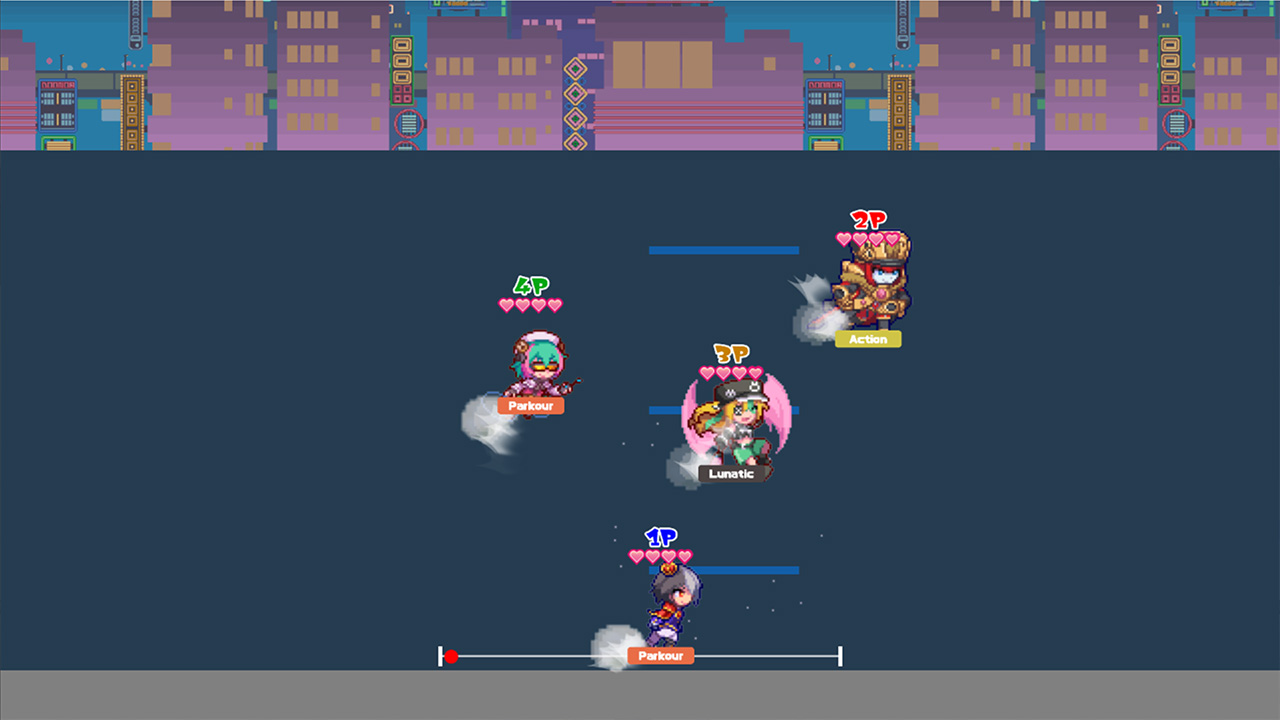Select the 1P player indicator
The width and height of the screenshot is (1280, 720).
pos(660,537)
